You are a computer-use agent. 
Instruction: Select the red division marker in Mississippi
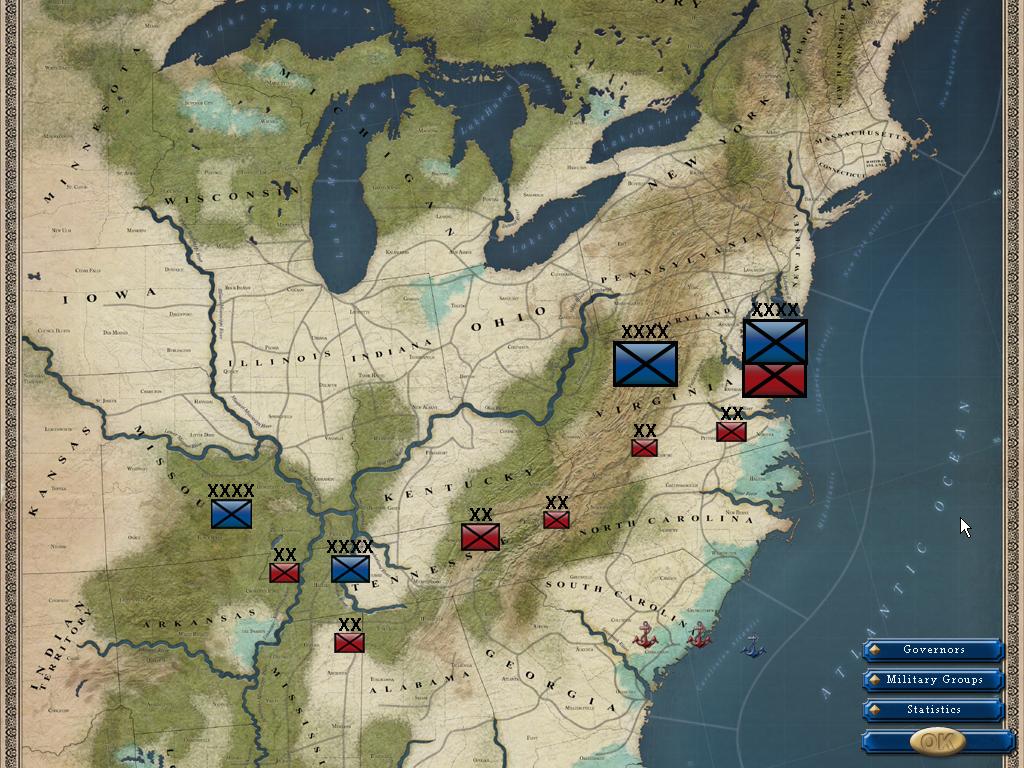[349, 642]
